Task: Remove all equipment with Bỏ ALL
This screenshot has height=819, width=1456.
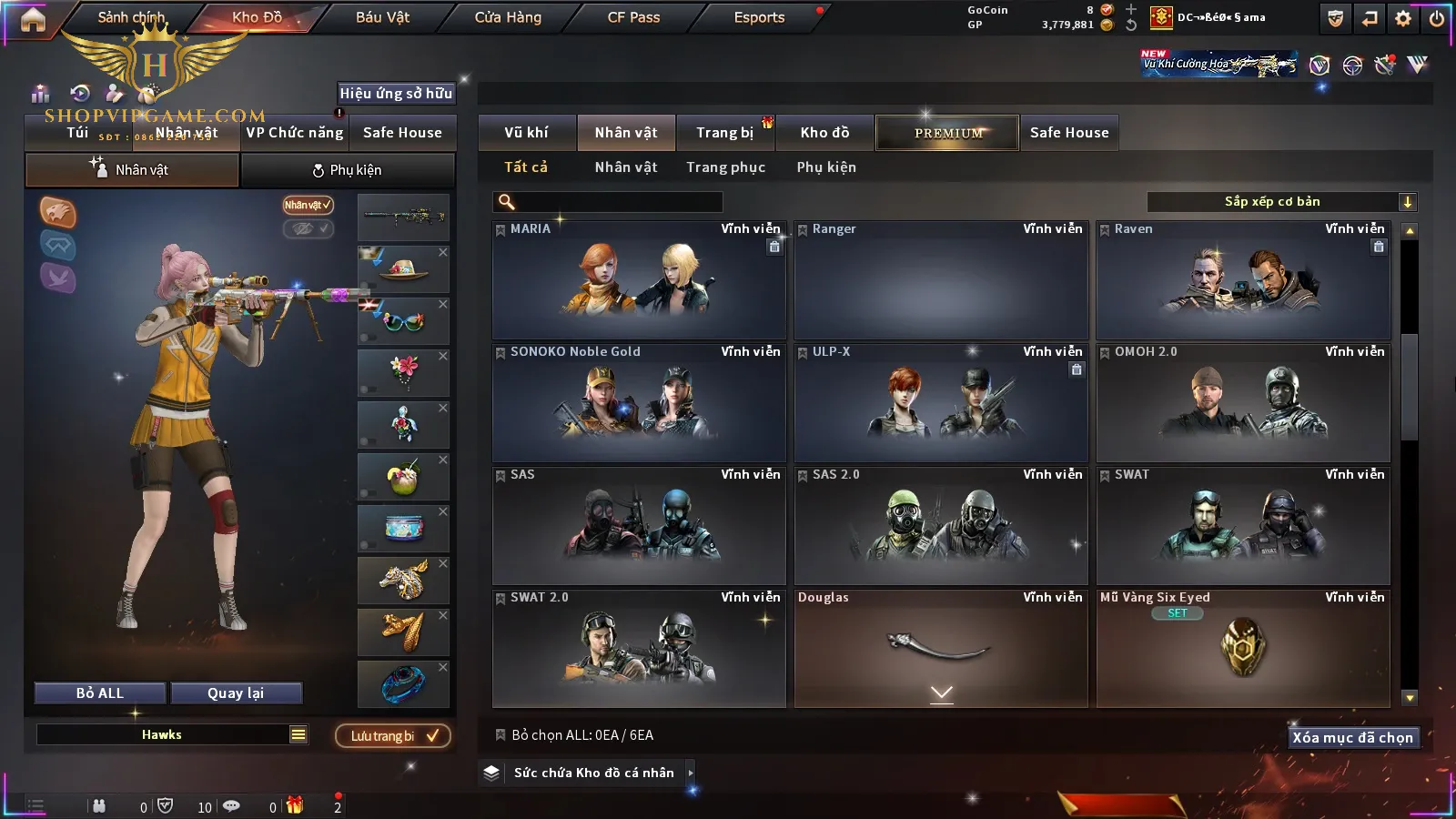Action: 100,693
